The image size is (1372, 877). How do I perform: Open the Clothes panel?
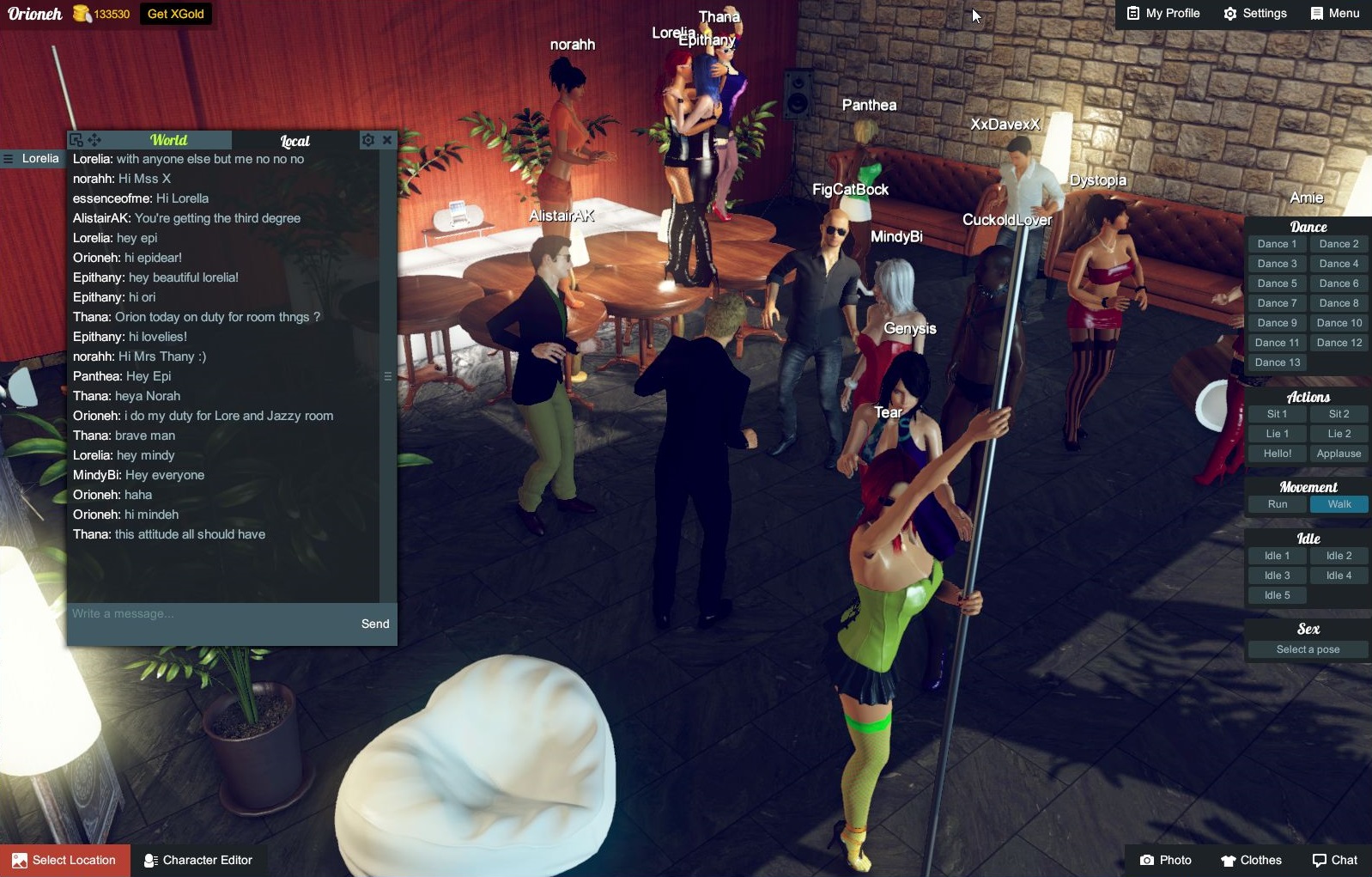click(x=1252, y=860)
